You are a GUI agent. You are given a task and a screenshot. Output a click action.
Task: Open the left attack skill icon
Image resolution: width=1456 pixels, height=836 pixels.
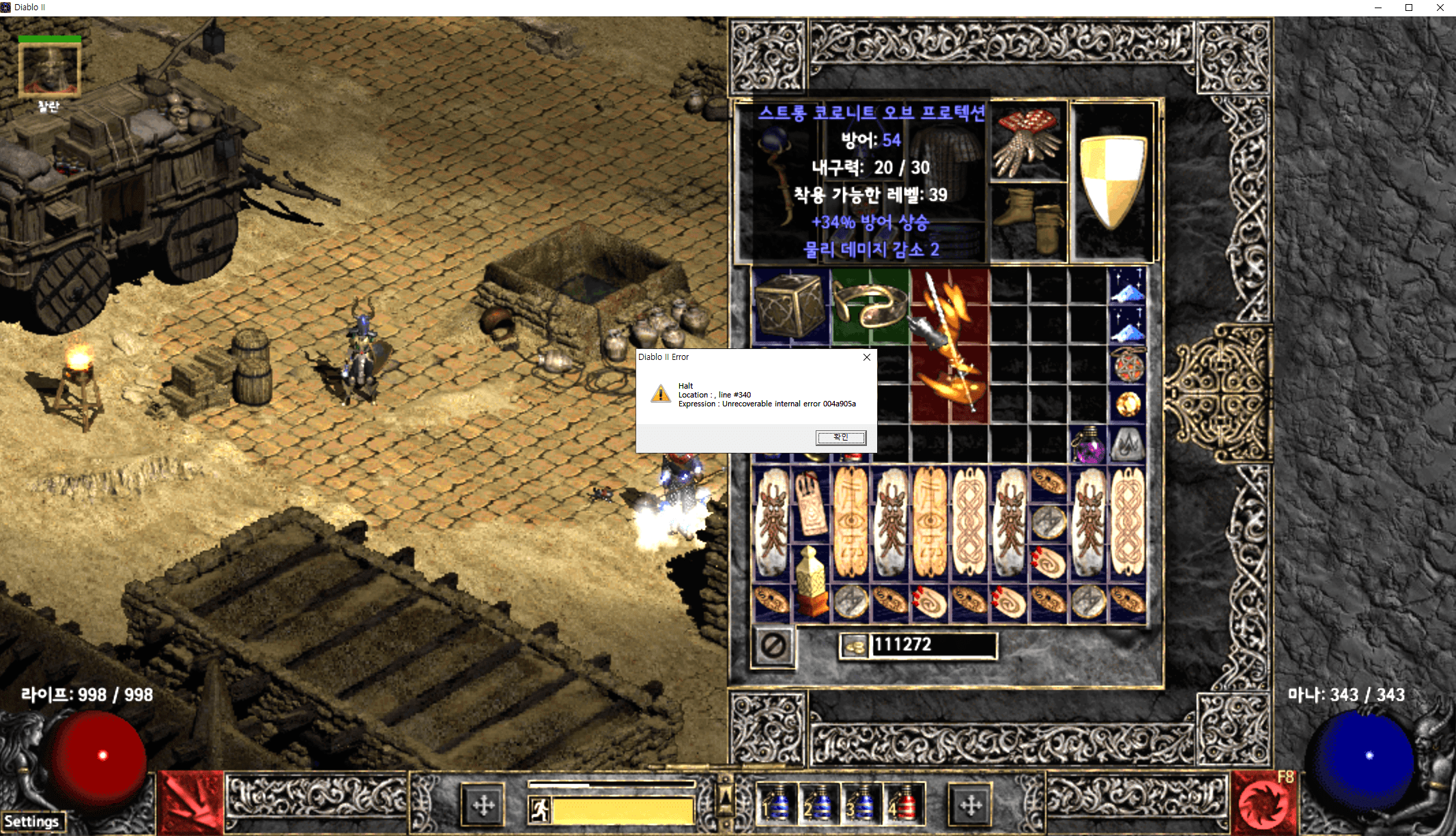[x=191, y=803]
